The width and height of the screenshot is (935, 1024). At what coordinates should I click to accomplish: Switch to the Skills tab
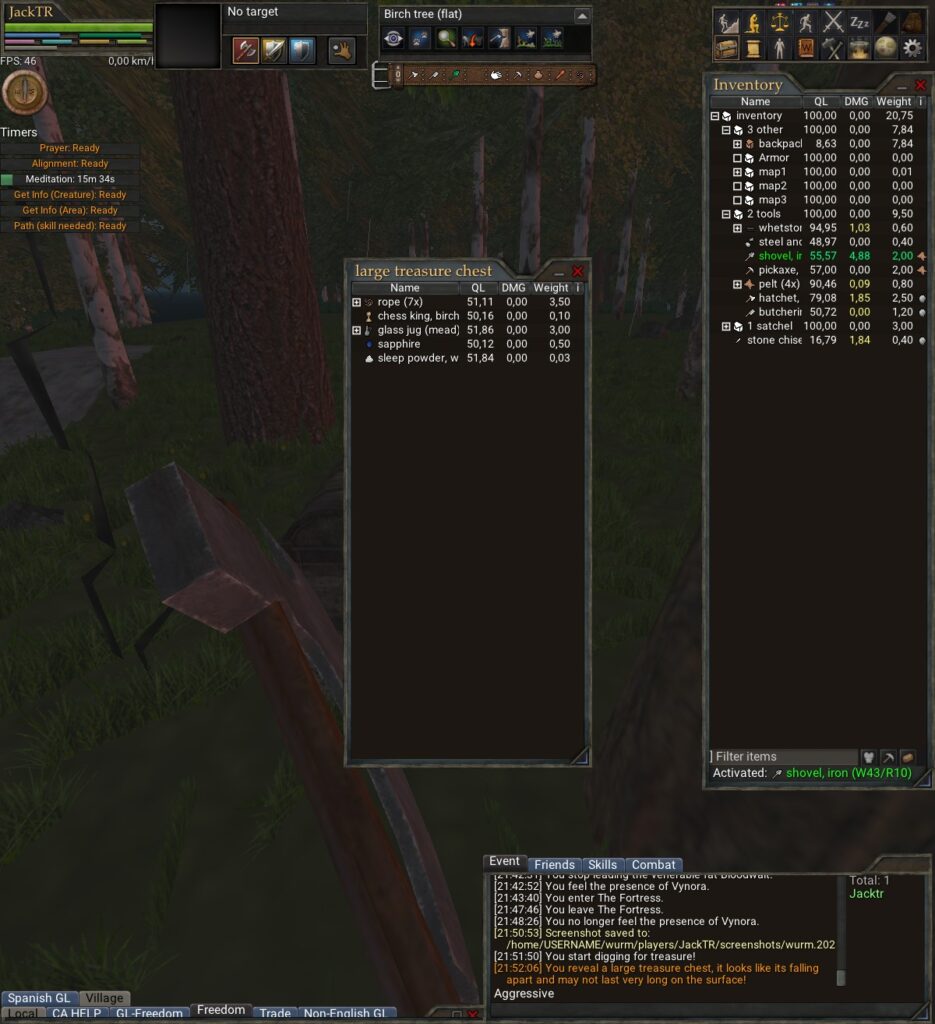pyautogui.click(x=602, y=865)
